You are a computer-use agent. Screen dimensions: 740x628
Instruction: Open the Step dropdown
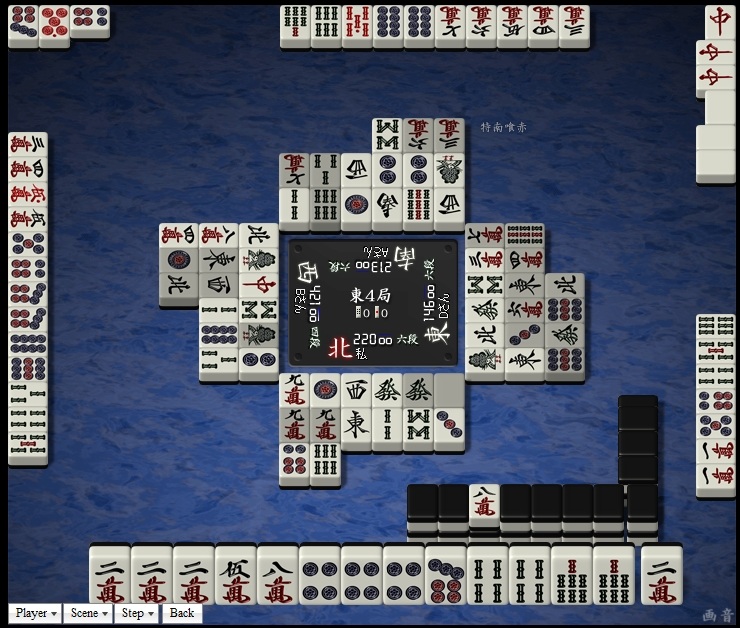[137, 613]
